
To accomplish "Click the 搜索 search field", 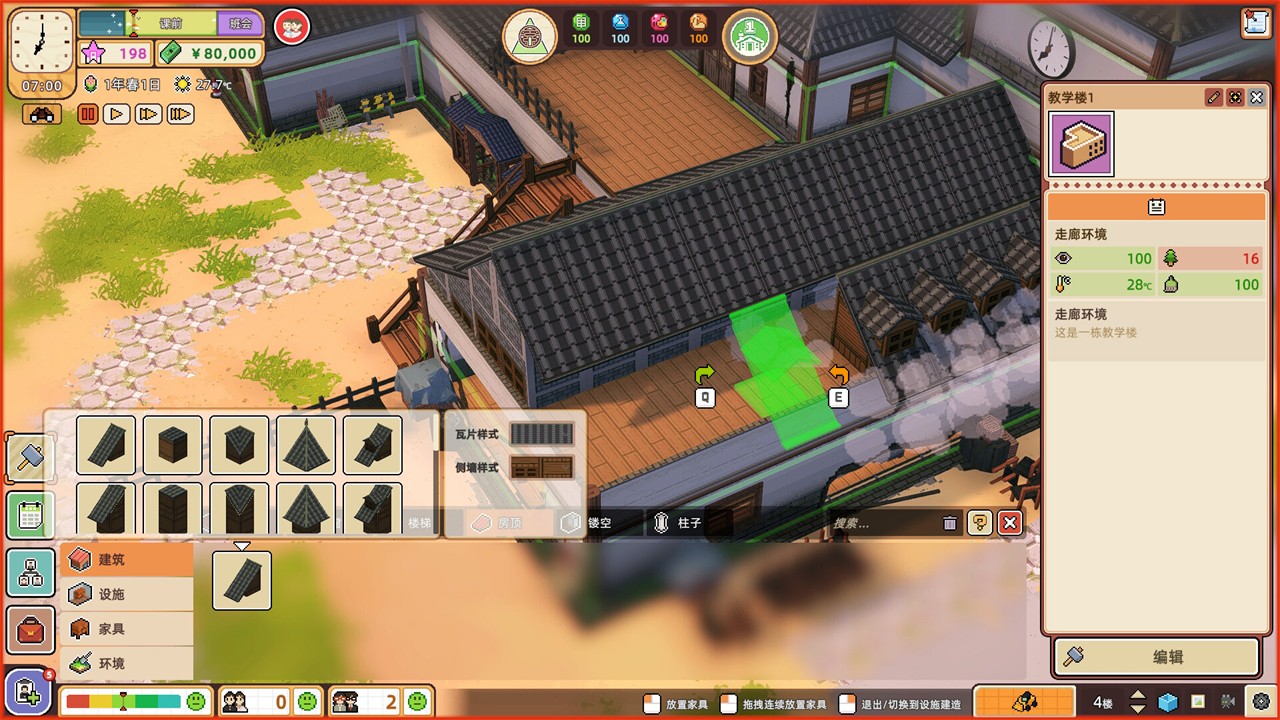I will pyautogui.click(x=882, y=523).
